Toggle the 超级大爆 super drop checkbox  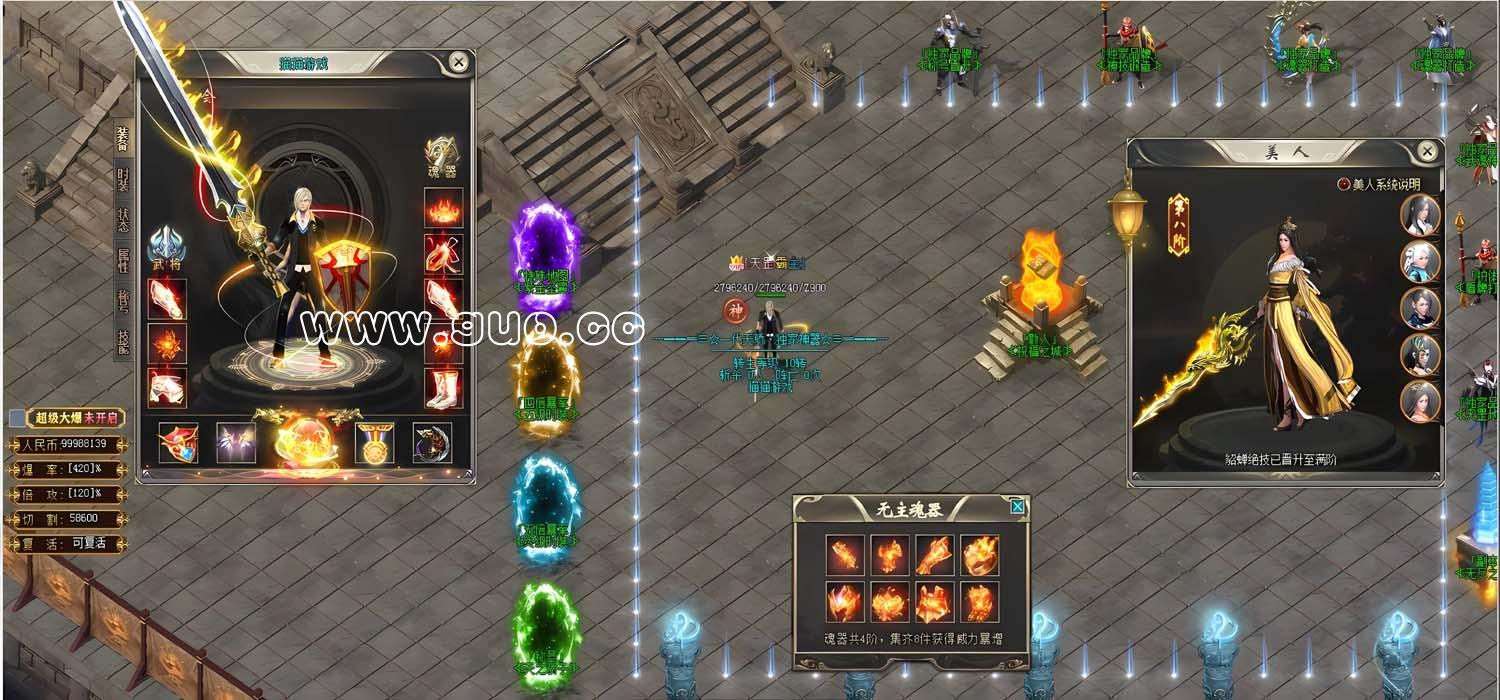(17, 418)
